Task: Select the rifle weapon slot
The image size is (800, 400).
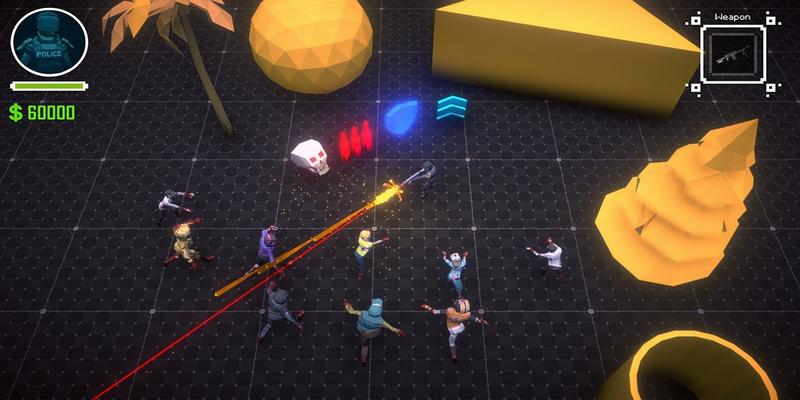Action: (x=733, y=57)
